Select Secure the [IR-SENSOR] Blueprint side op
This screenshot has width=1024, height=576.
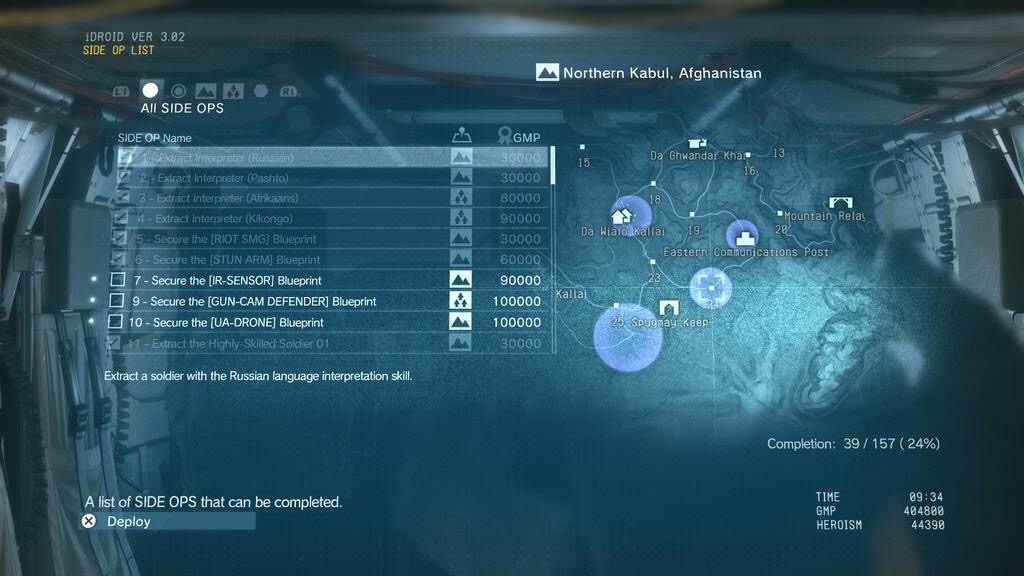pos(330,280)
